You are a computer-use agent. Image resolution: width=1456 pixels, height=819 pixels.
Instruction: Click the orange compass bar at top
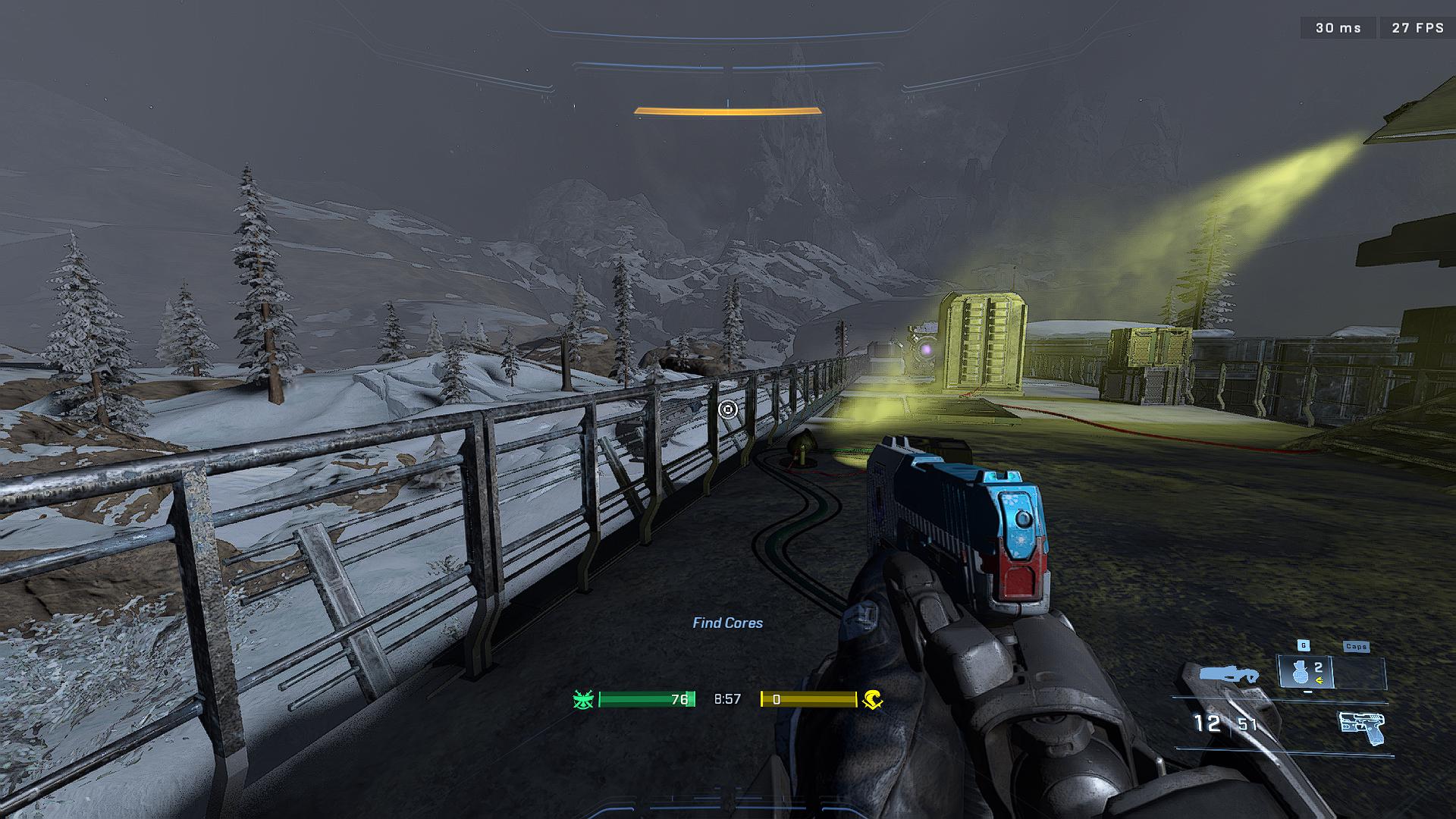[x=727, y=111]
